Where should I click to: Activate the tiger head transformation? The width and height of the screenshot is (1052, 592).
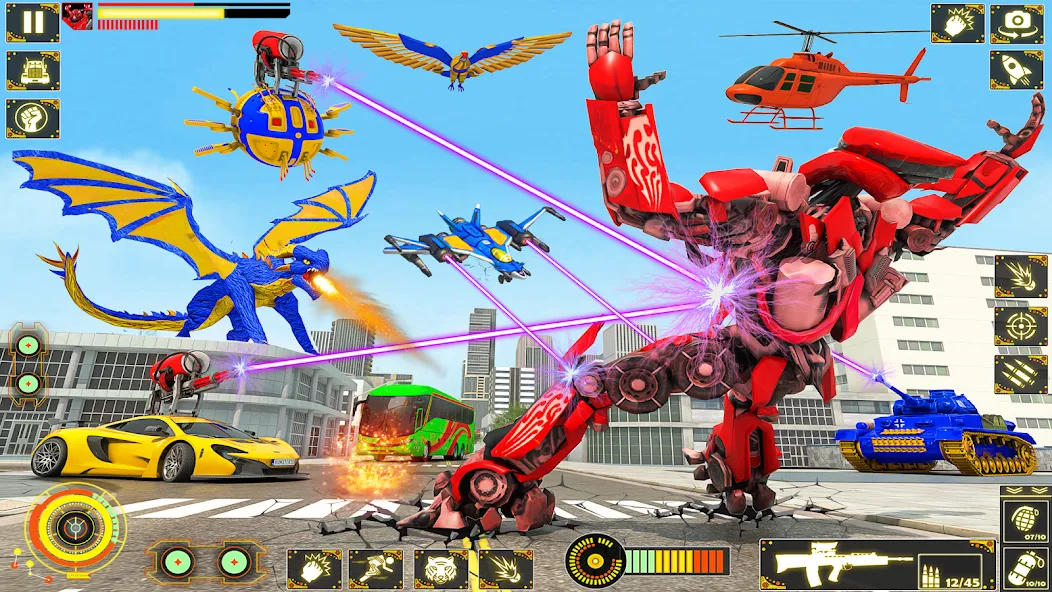(x=441, y=569)
